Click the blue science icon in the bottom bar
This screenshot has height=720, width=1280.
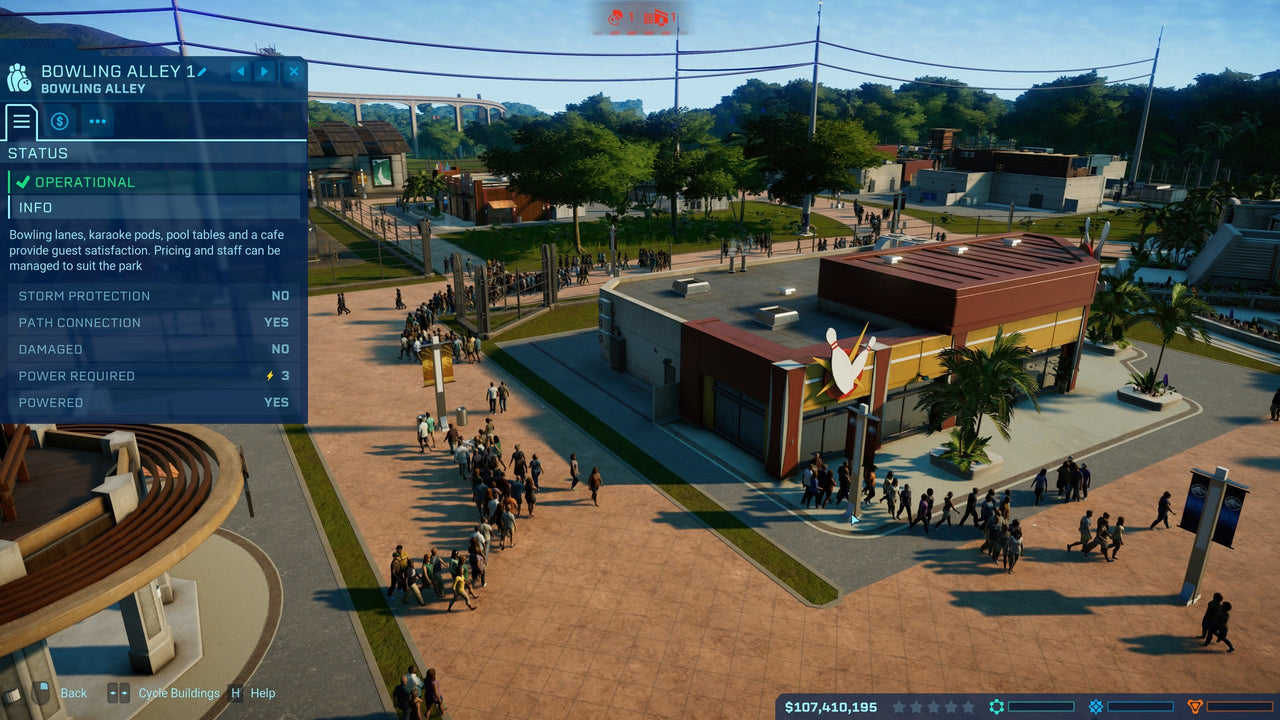tap(1095, 705)
